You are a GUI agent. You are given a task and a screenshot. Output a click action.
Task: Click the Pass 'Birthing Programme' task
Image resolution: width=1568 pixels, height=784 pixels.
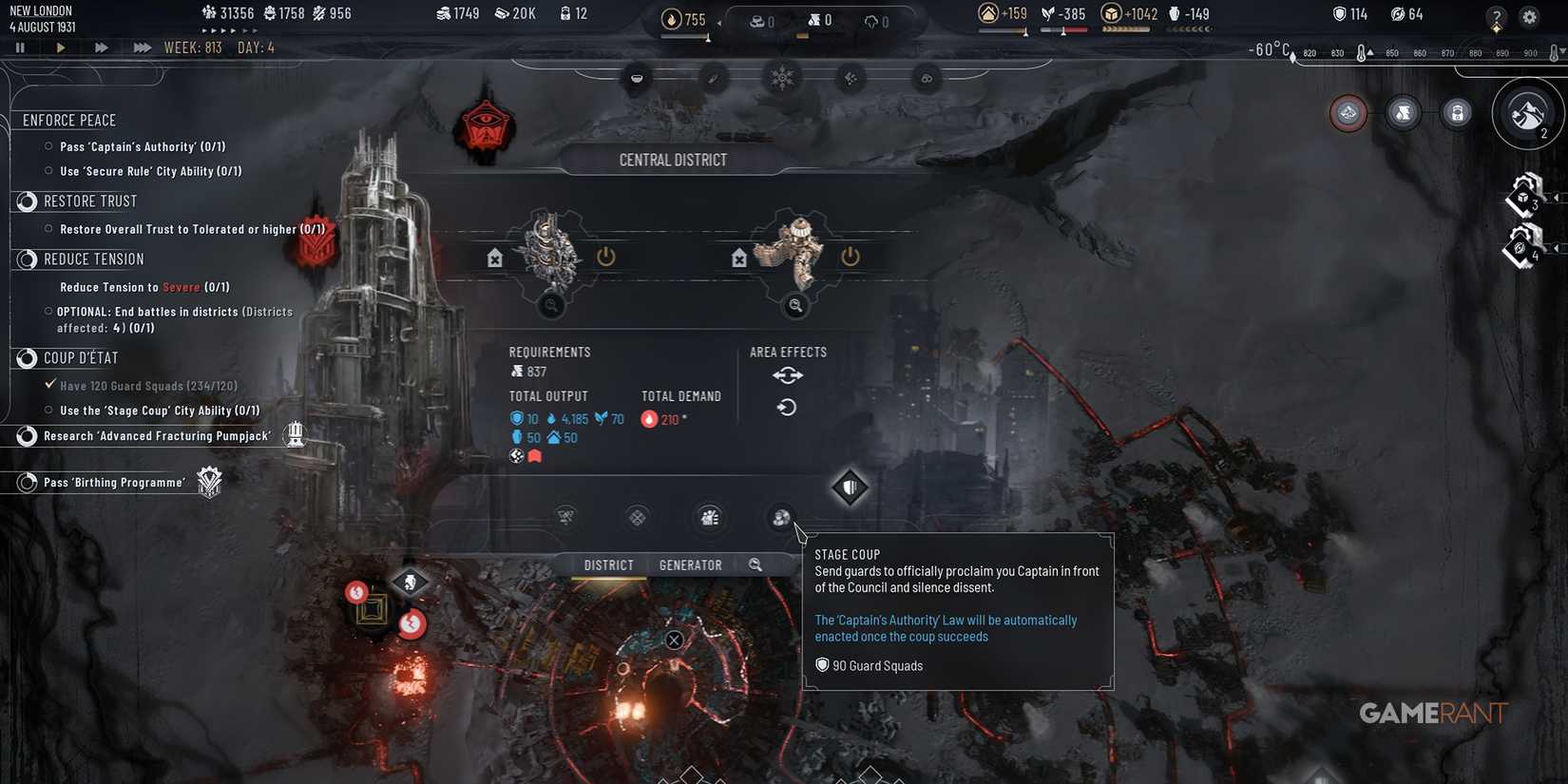(114, 482)
